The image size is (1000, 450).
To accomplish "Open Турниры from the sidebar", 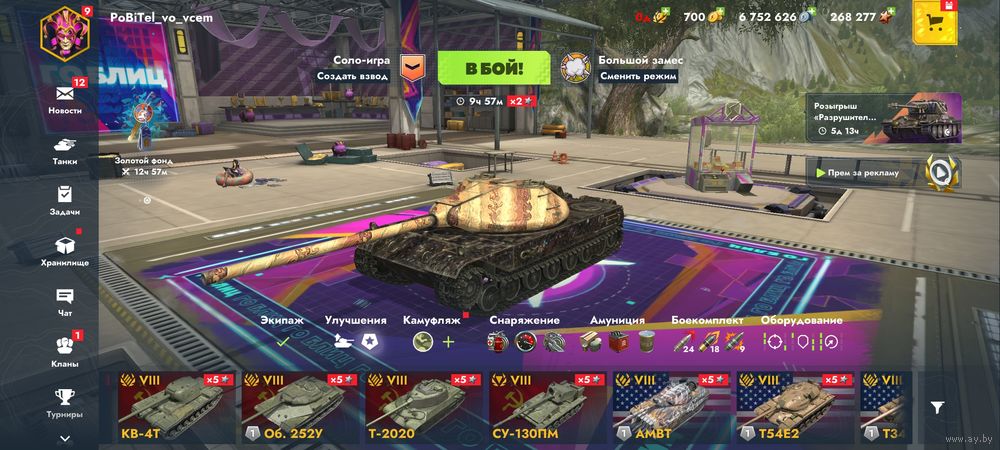I will point(65,401).
